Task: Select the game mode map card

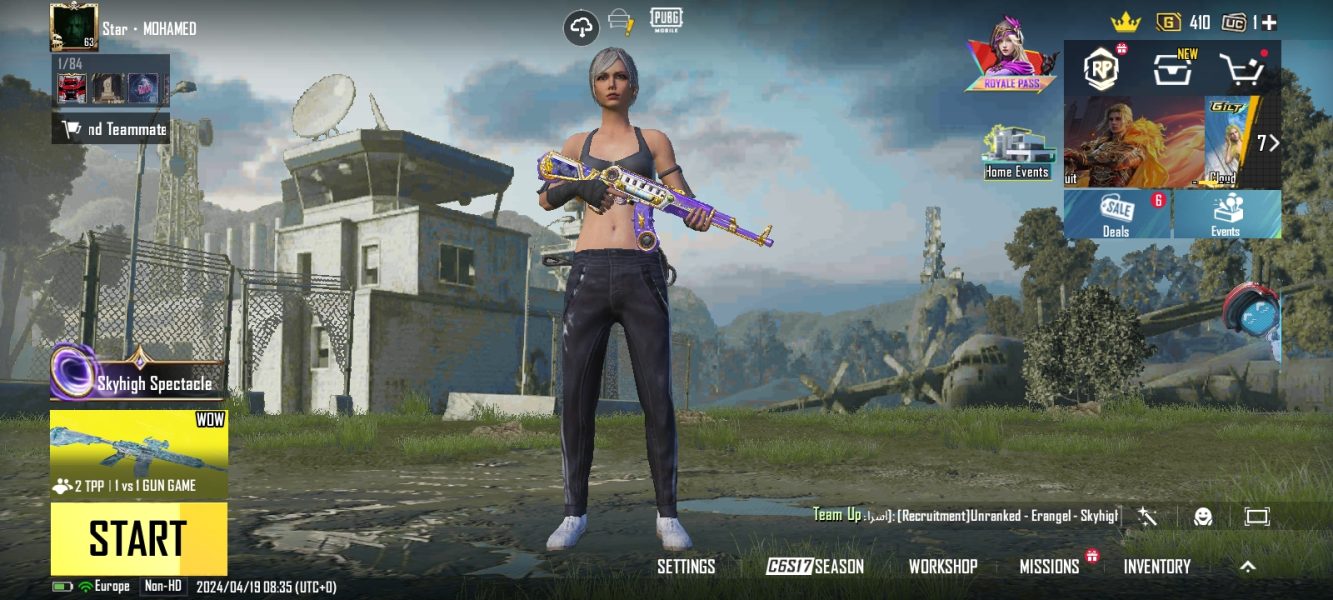Action: 139,455
